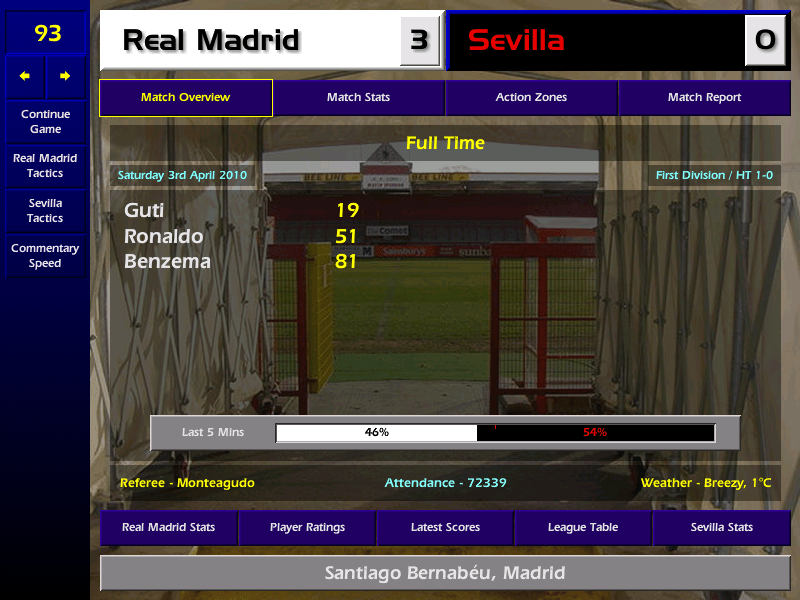Change the Commentary Speed
The width and height of the screenshot is (800, 600).
pyautogui.click(x=45, y=256)
